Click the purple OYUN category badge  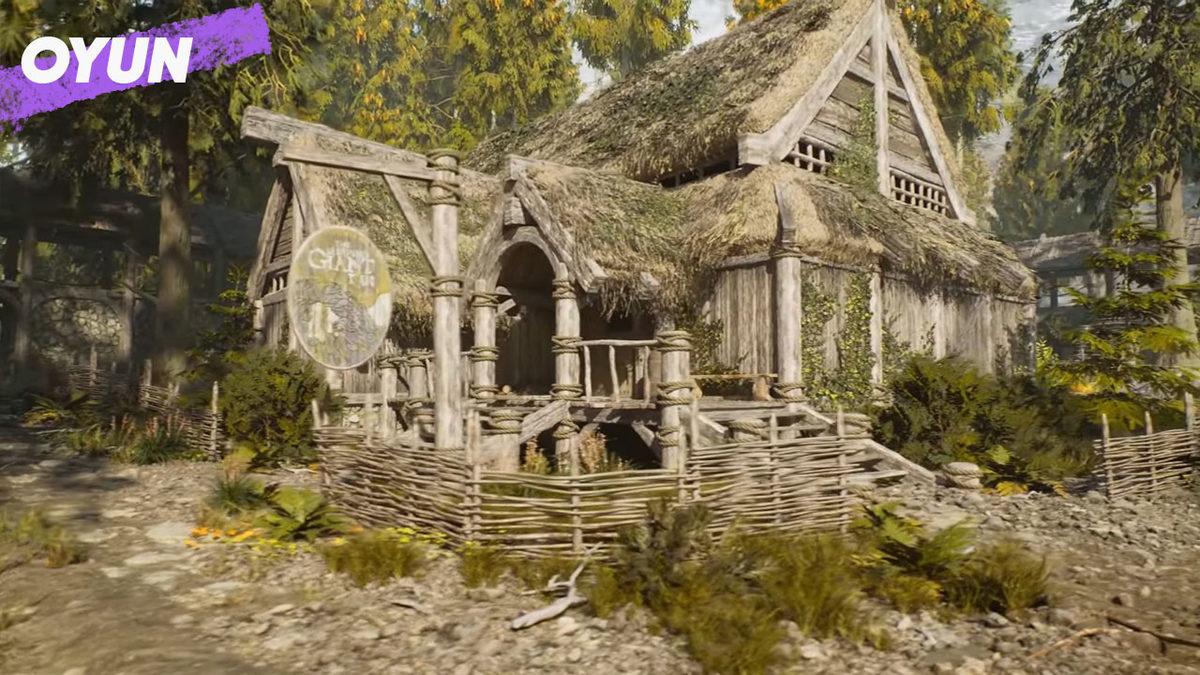108,61
